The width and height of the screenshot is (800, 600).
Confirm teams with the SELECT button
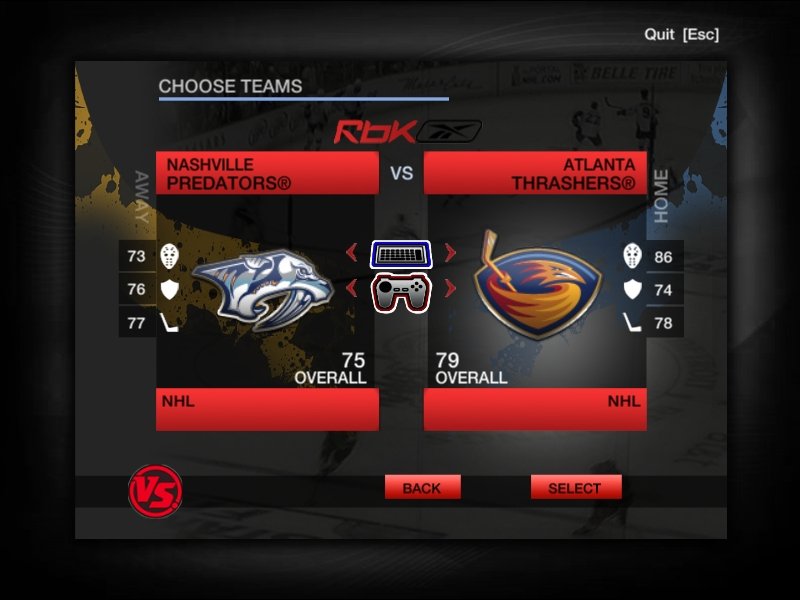coord(575,488)
